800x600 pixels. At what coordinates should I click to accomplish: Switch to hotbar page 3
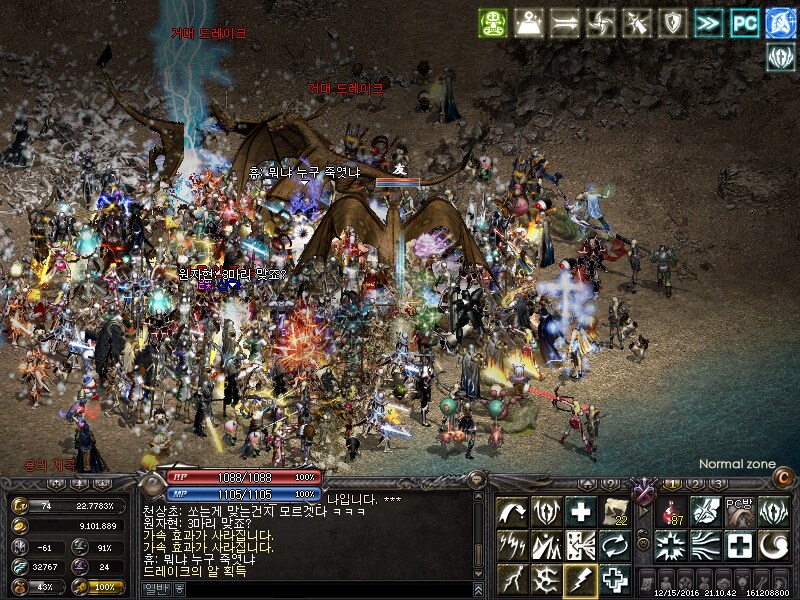[717, 484]
